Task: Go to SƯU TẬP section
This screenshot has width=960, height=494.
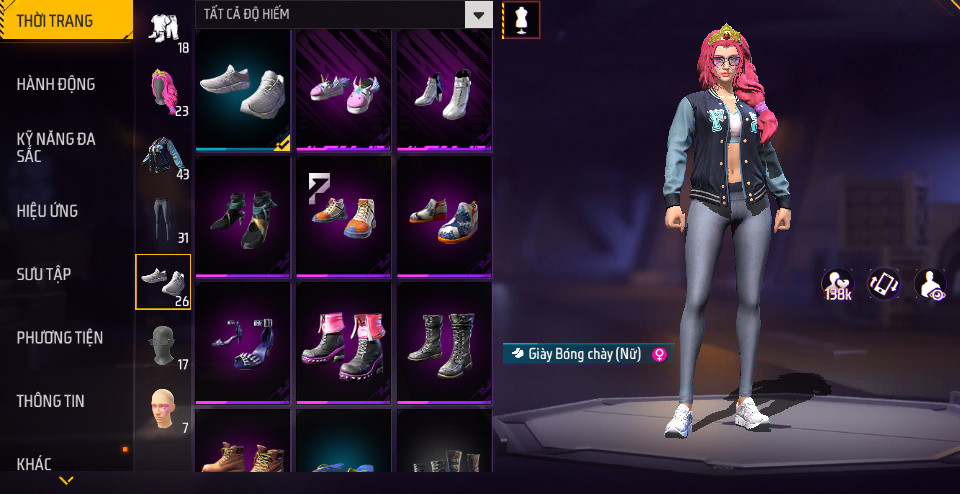Action: tap(44, 274)
